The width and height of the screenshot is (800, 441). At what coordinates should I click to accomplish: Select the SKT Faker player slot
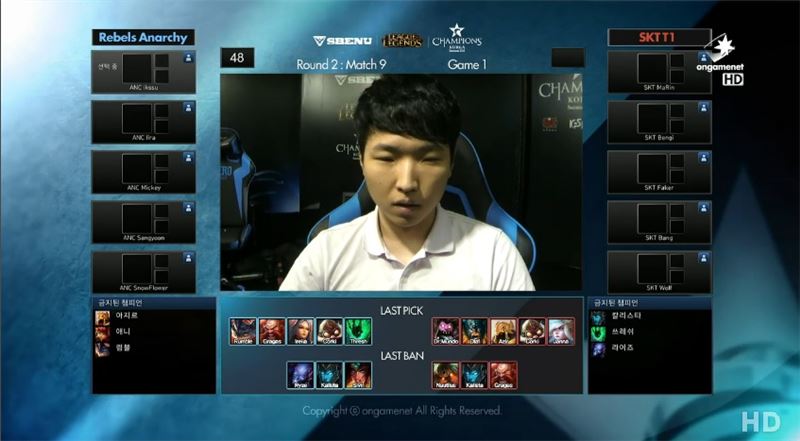coord(660,172)
